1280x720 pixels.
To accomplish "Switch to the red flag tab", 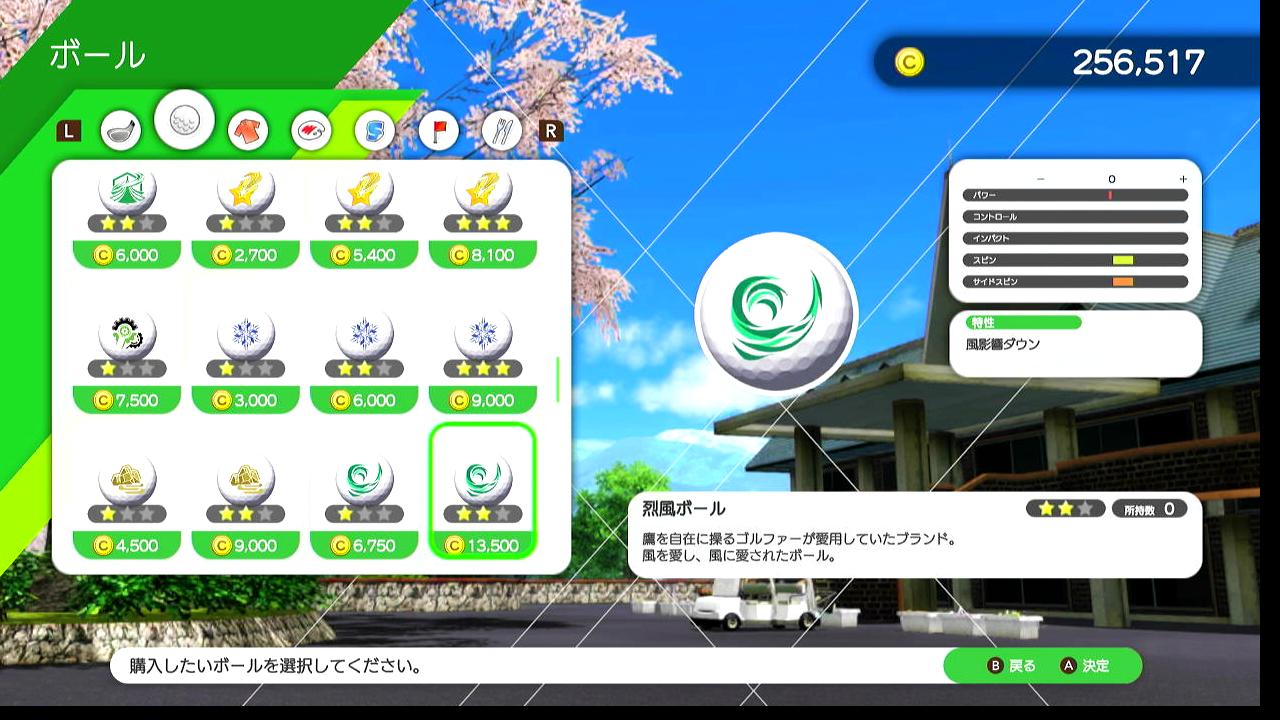I will click(438, 130).
